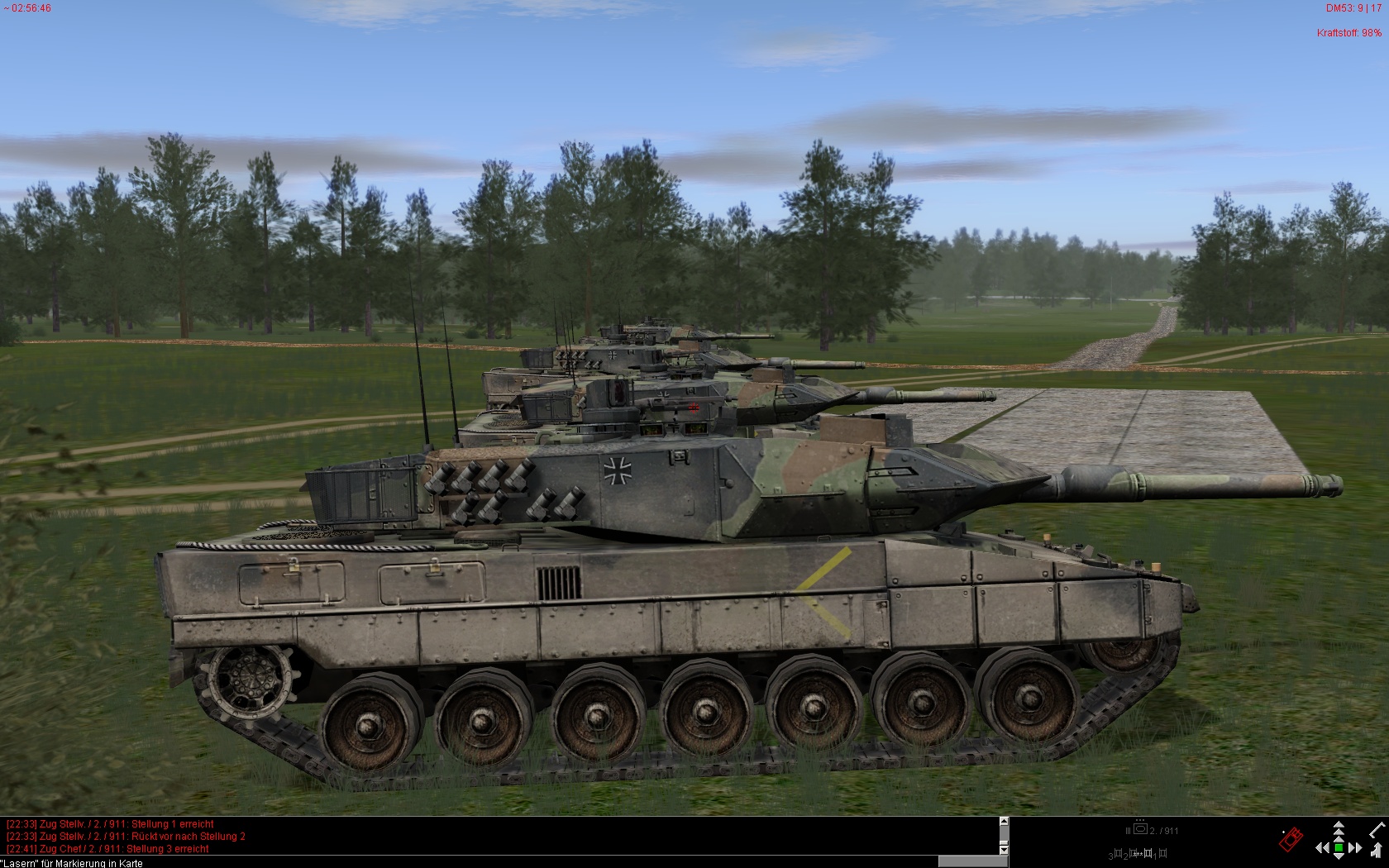The height and width of the screenshot is (868, 1389).
Task: Select the 'Stellung 3 erreicht' message line
Action: click(107, 849)
